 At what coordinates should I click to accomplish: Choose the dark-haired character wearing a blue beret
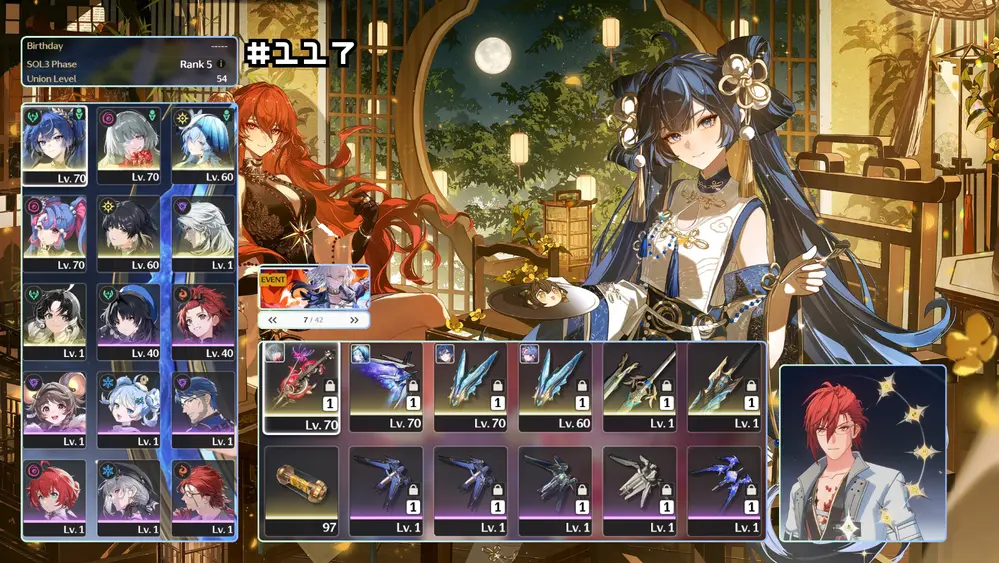coord(129,321)
